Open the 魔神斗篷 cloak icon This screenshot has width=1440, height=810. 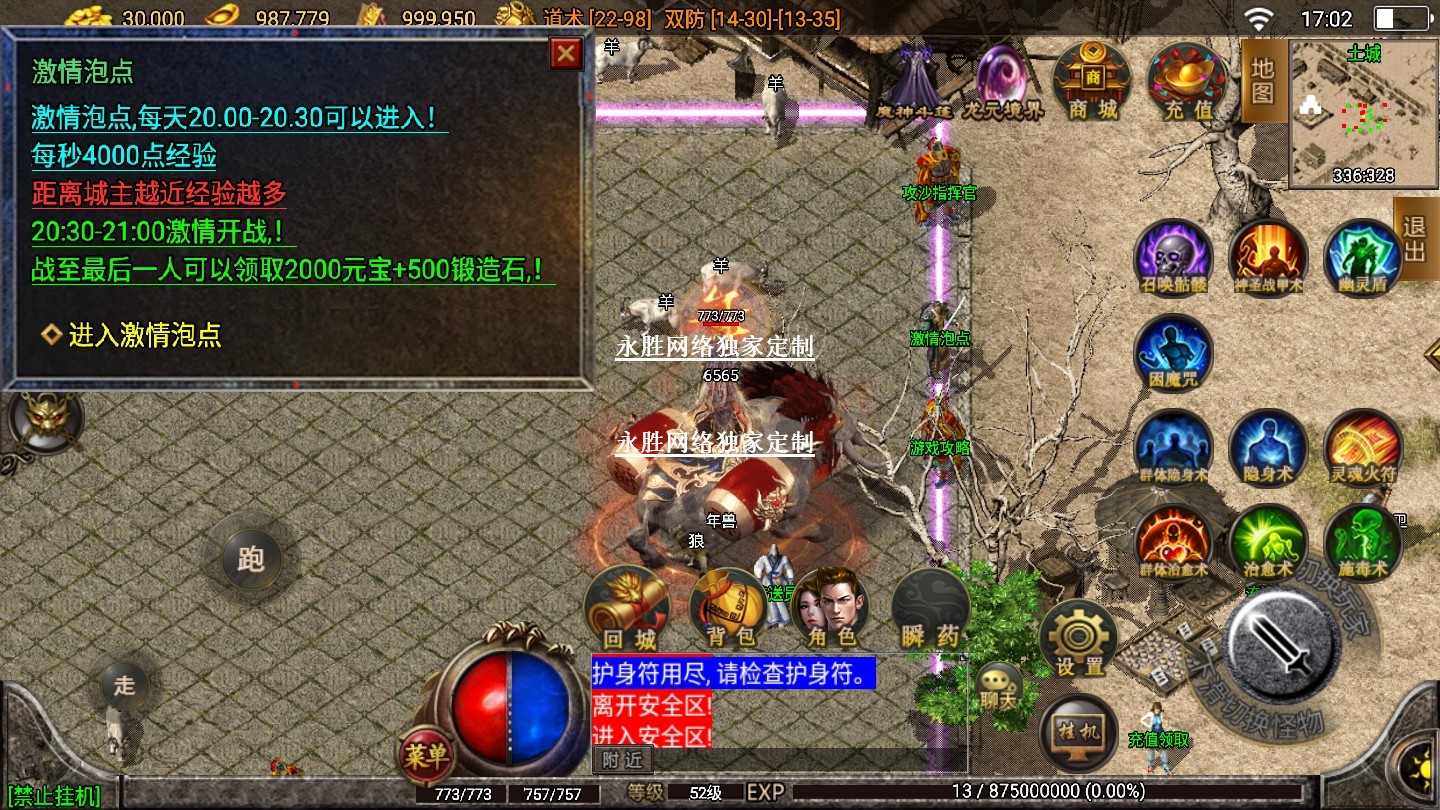913,79
